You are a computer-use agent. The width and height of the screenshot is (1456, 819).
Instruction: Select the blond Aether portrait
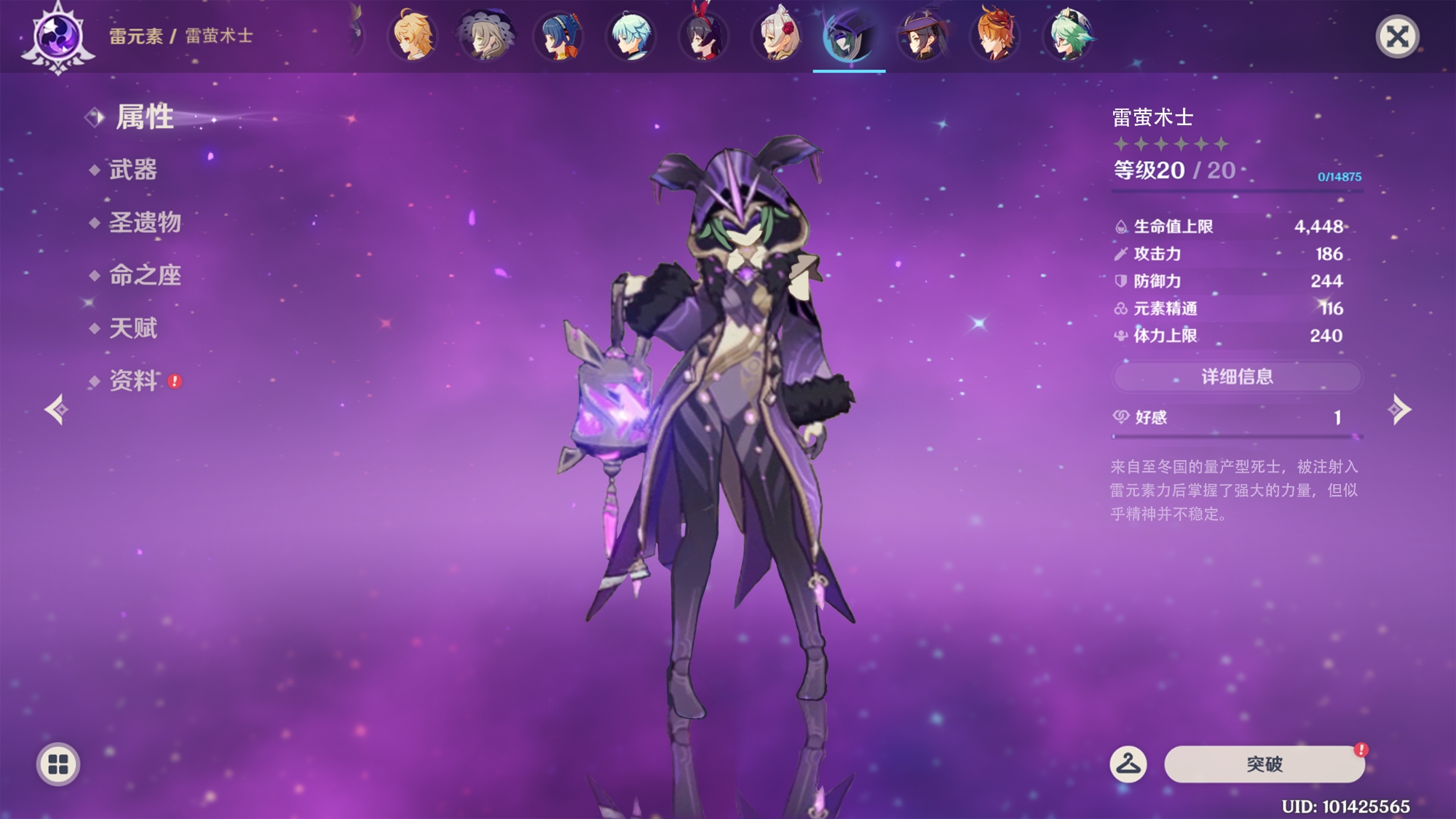coord(413,35)
